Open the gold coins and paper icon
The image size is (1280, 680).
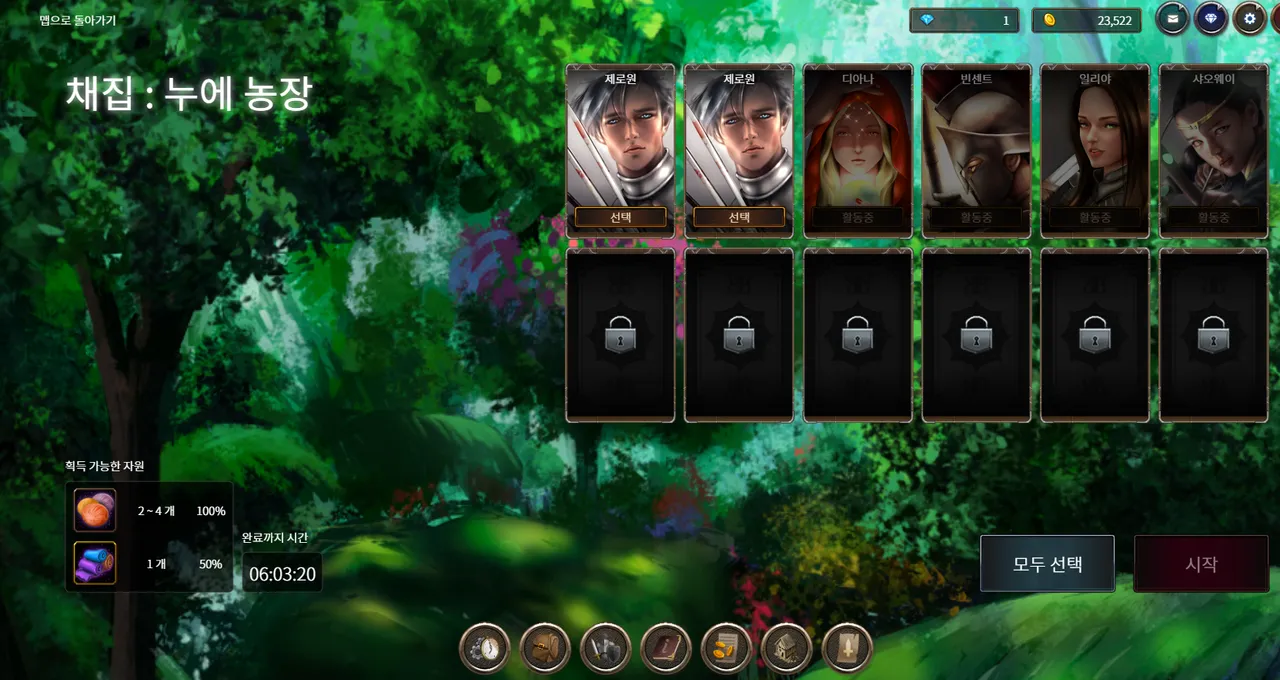[x=726, y=649]
